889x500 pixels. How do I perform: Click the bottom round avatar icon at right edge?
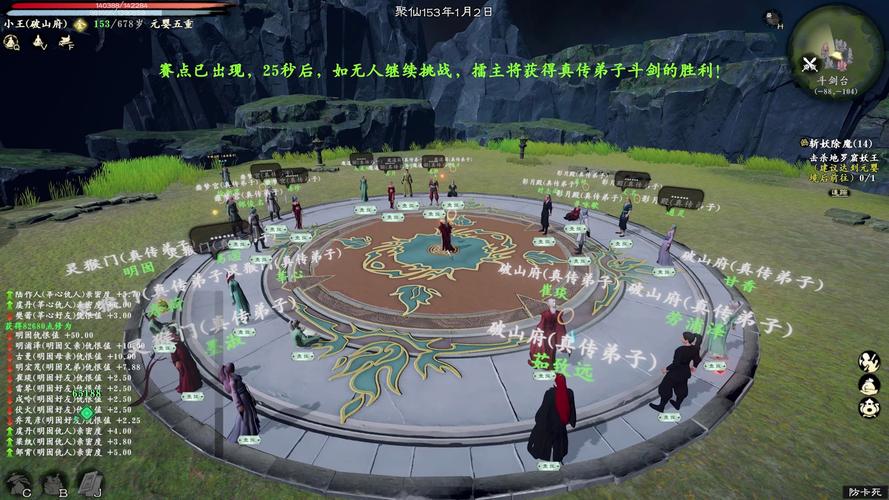869,409
